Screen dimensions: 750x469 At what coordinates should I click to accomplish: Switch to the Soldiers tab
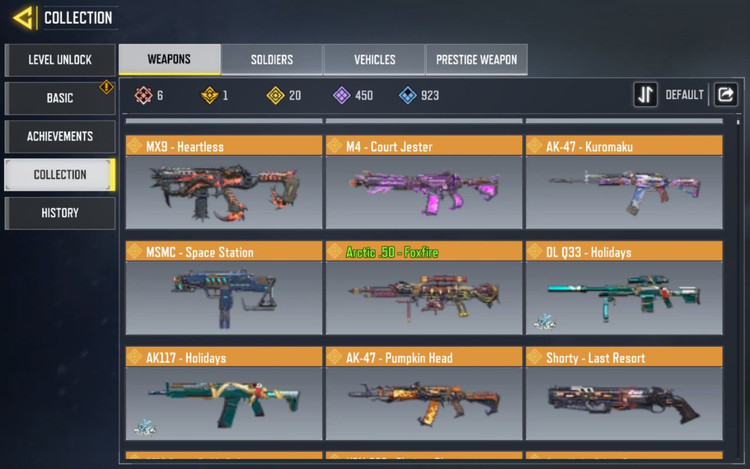point(272,59)
